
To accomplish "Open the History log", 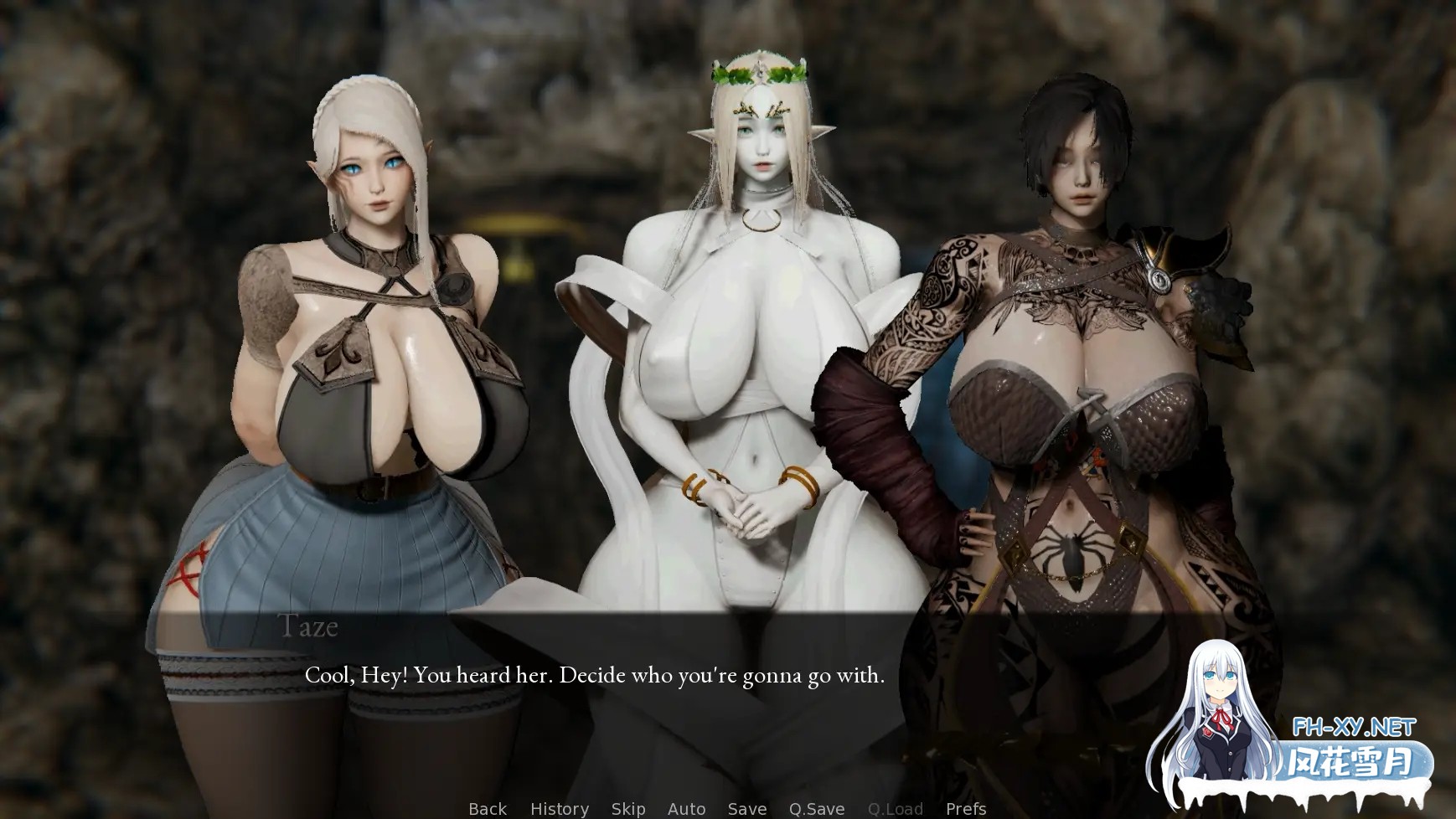I will (559, 808).
